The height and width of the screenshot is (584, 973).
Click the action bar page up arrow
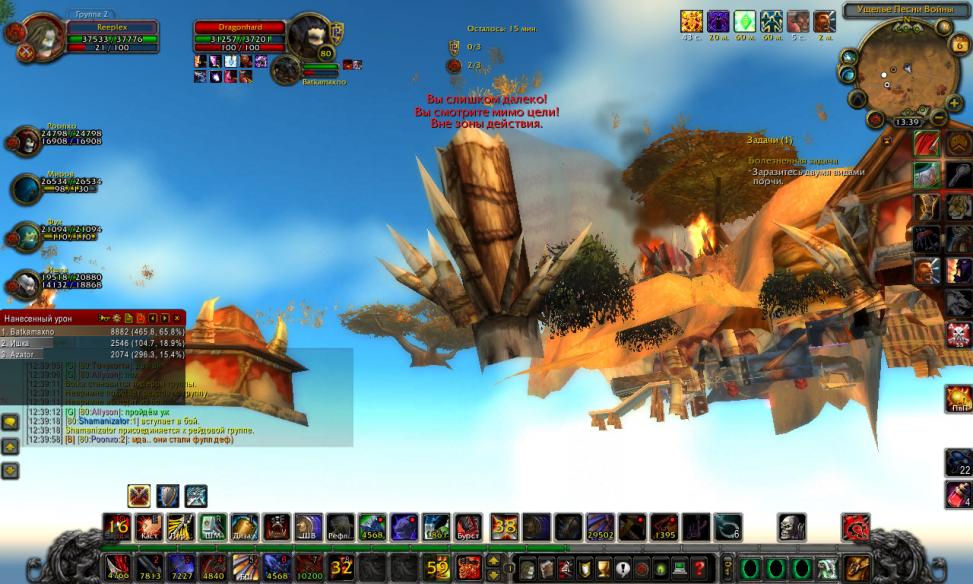click(x=492, y=561)
